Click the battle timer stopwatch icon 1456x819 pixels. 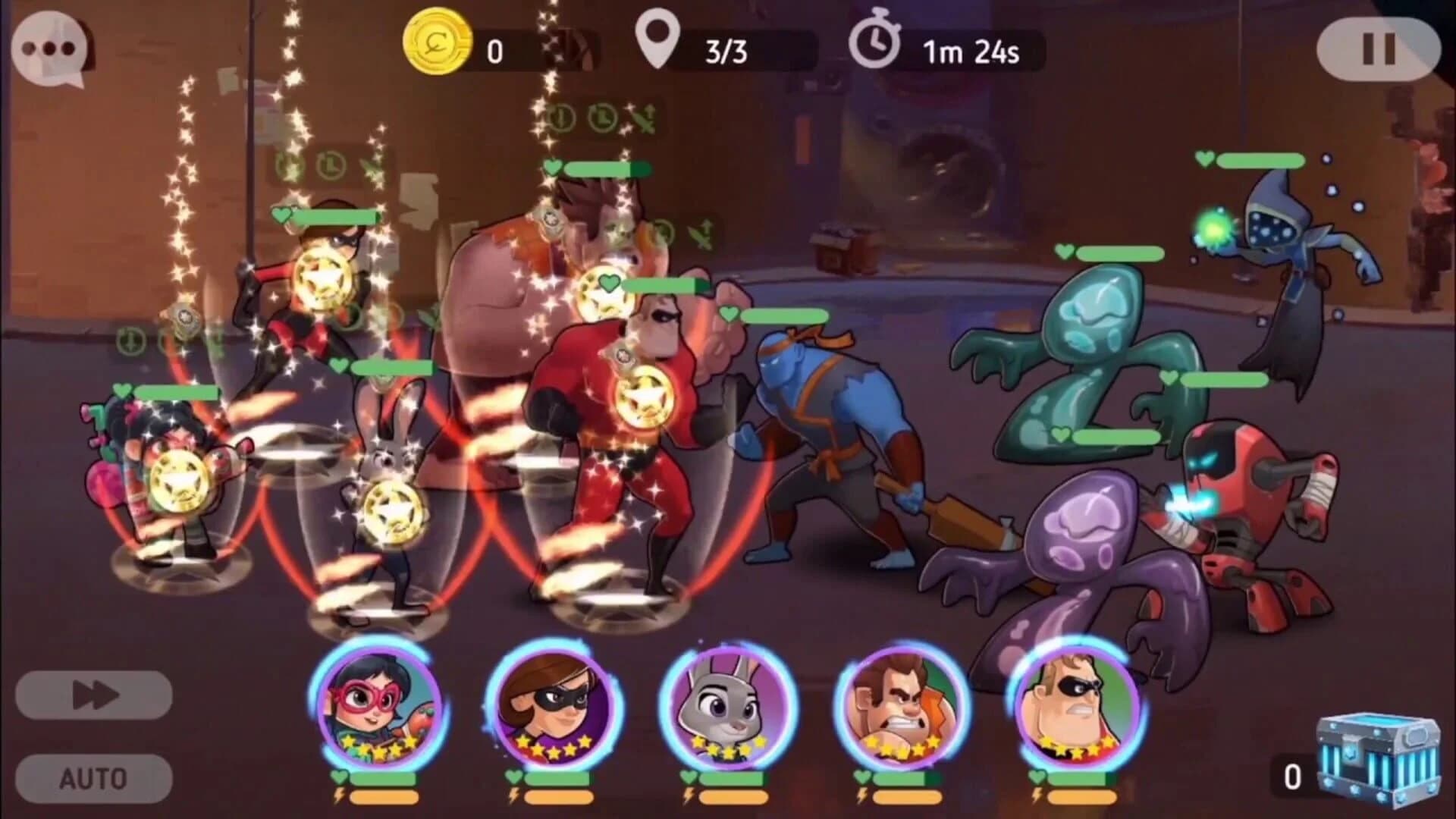point(877,45)
